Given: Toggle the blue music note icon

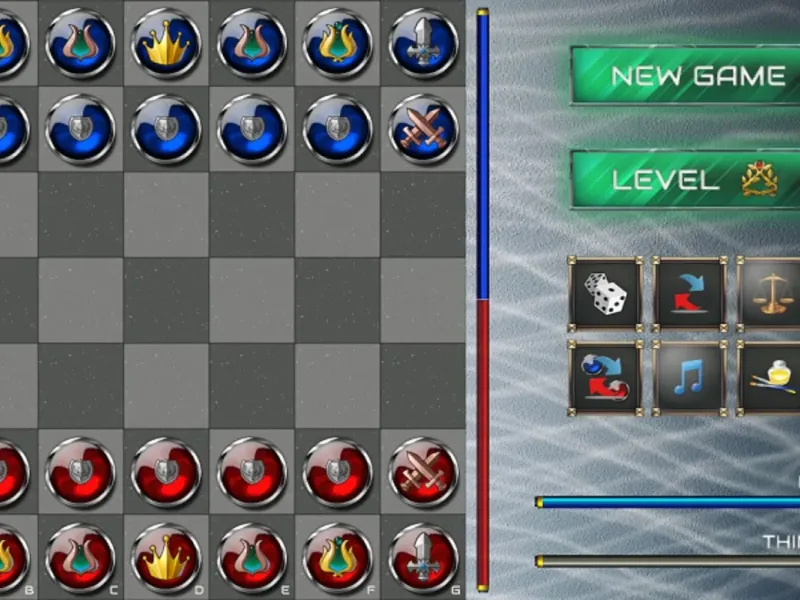Looking at the screenshot, I should click(690, 378).
